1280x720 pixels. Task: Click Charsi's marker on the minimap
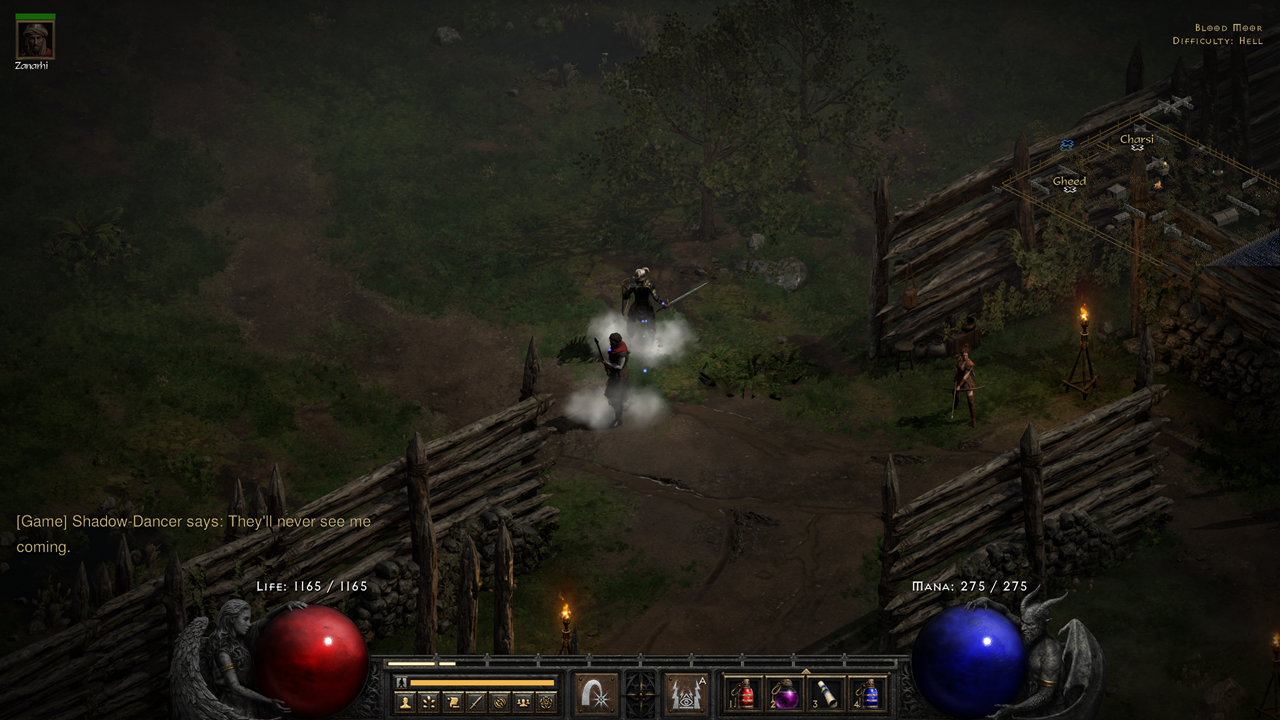click(1135, 146)
